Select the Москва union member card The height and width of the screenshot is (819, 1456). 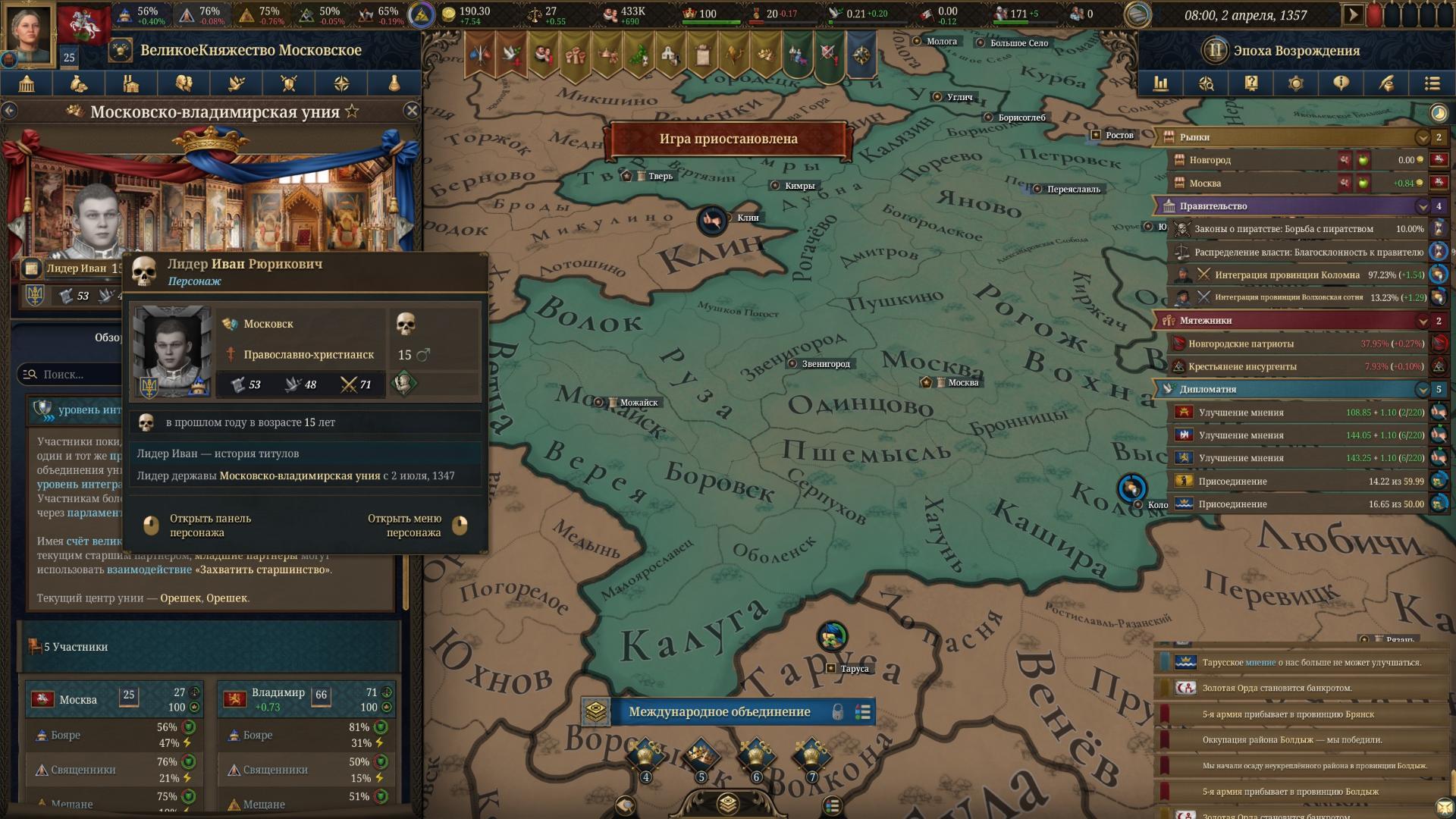[x=114, y=699]
